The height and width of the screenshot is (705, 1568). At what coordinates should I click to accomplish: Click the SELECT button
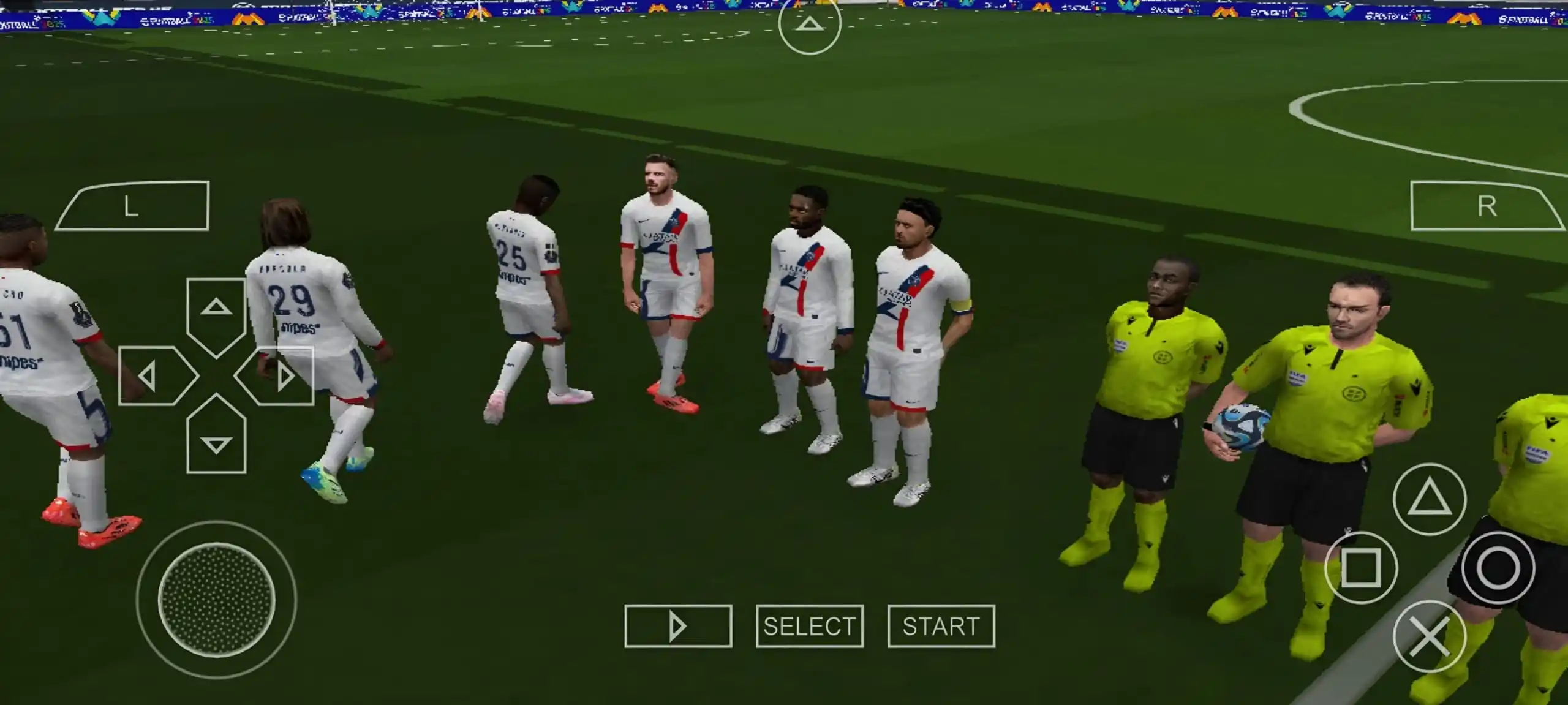point(809,626)
